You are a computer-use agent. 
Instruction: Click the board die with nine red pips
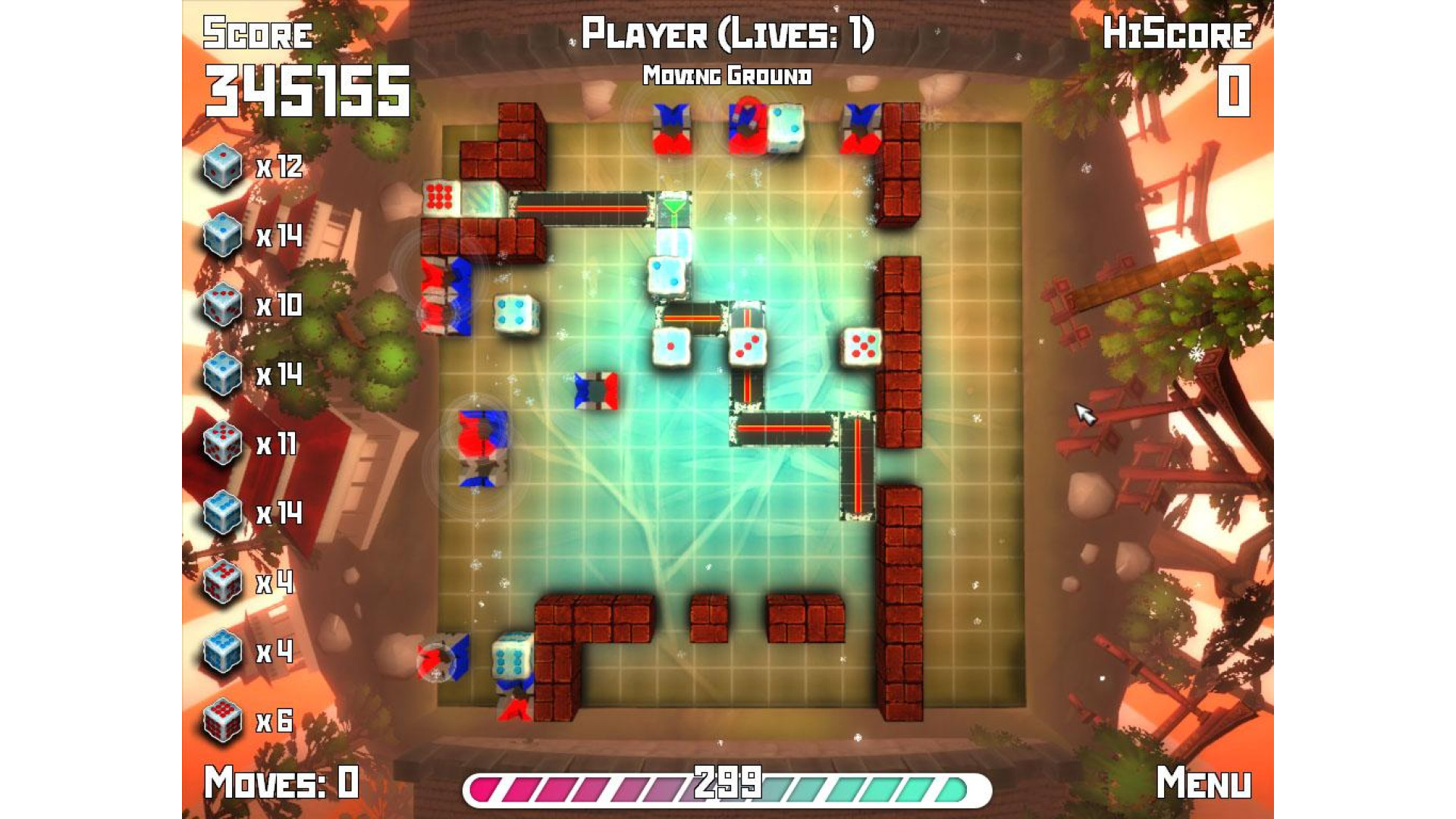coord(440,197)
